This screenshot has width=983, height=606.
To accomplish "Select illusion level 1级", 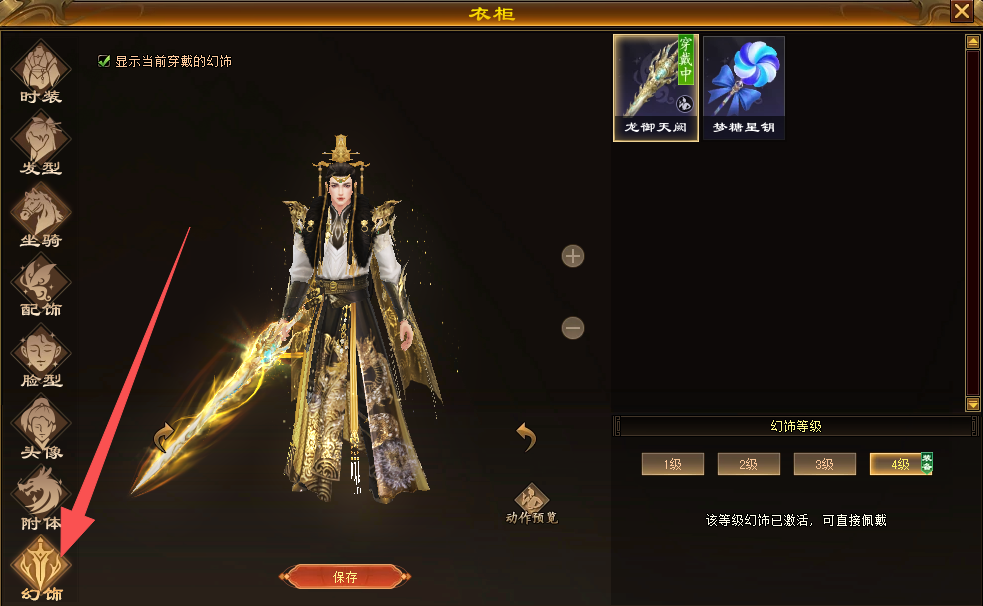I will coord(672,464).
